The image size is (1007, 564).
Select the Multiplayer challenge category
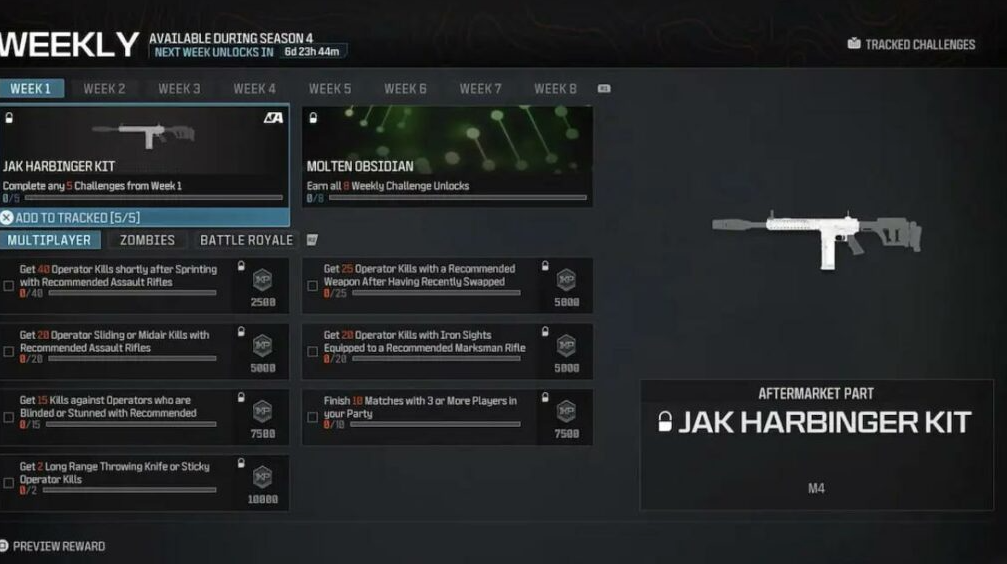50,240
